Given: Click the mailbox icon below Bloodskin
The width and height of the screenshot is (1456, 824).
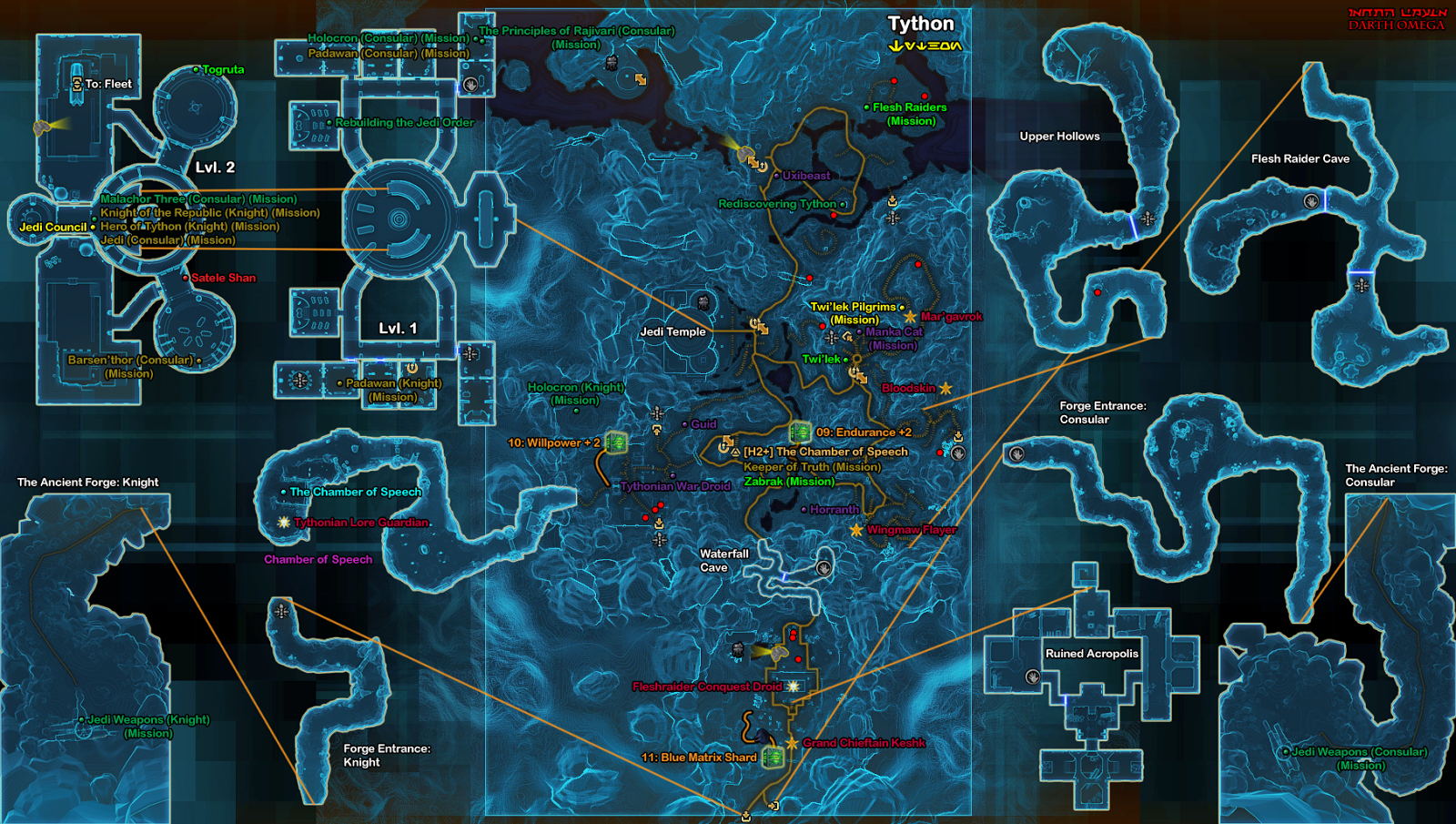Looking at the screenshot, I should pyautogui.click(x=958, y=436).
